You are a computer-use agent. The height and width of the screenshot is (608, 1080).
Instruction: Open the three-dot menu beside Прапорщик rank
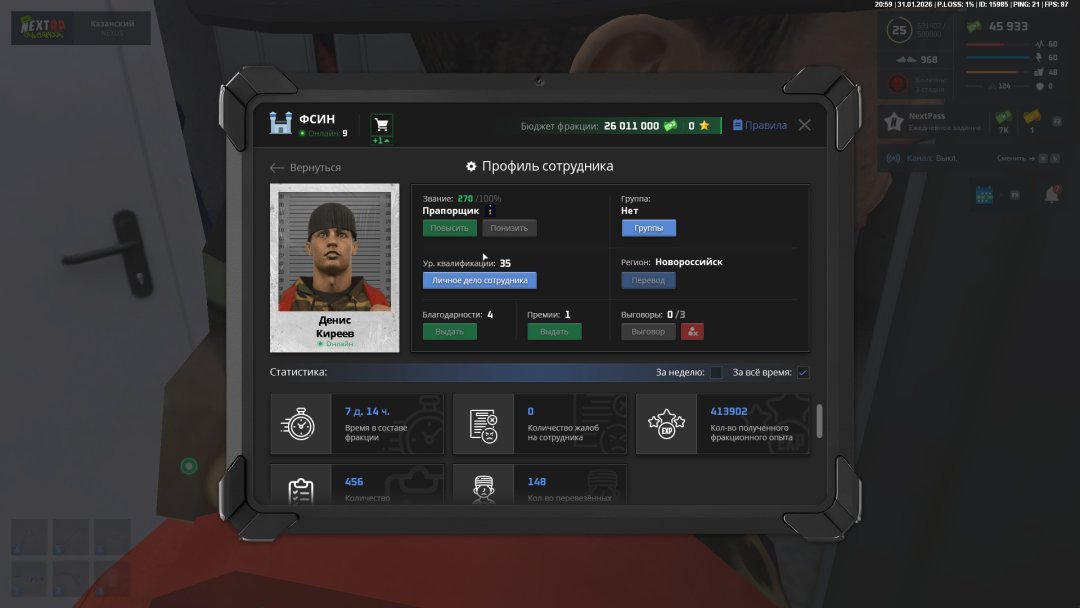point(490,211)
